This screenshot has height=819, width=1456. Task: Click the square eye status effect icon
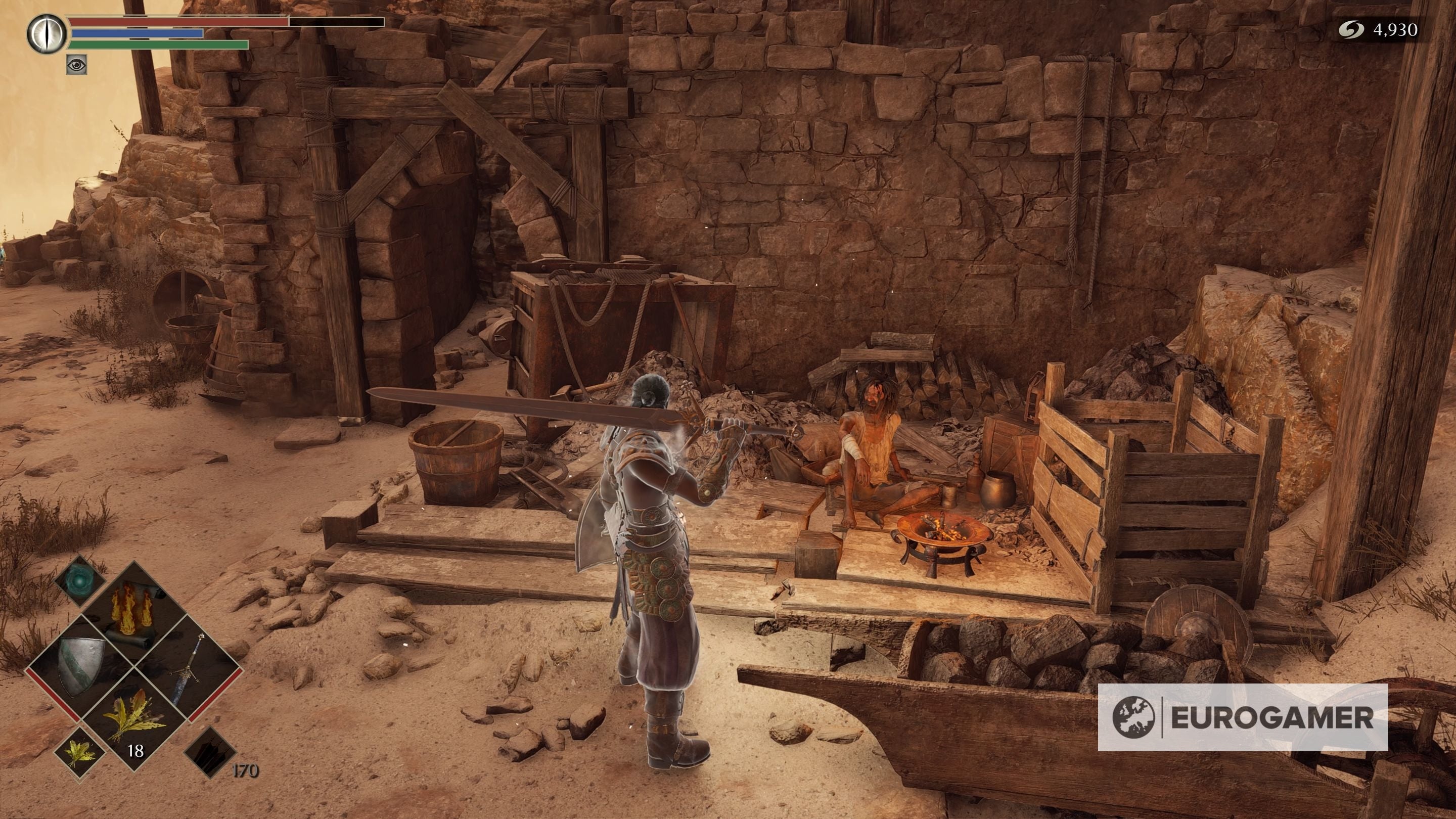pyautogui.click(x=76, y=65)
